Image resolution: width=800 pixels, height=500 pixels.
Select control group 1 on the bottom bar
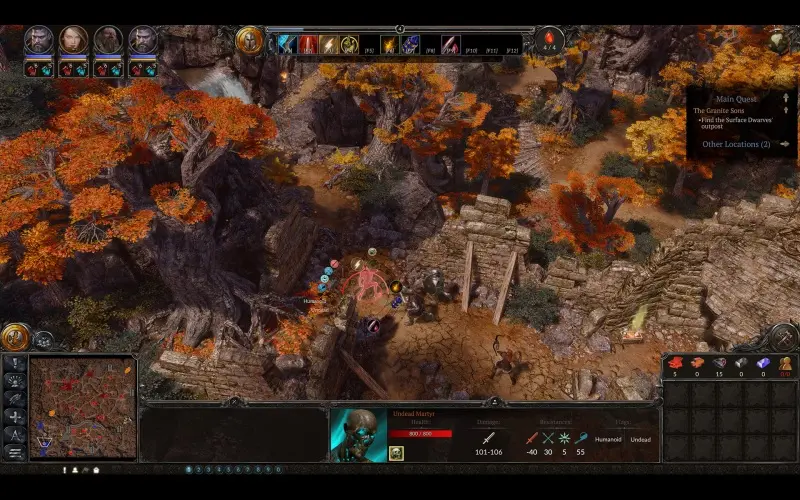189,469
